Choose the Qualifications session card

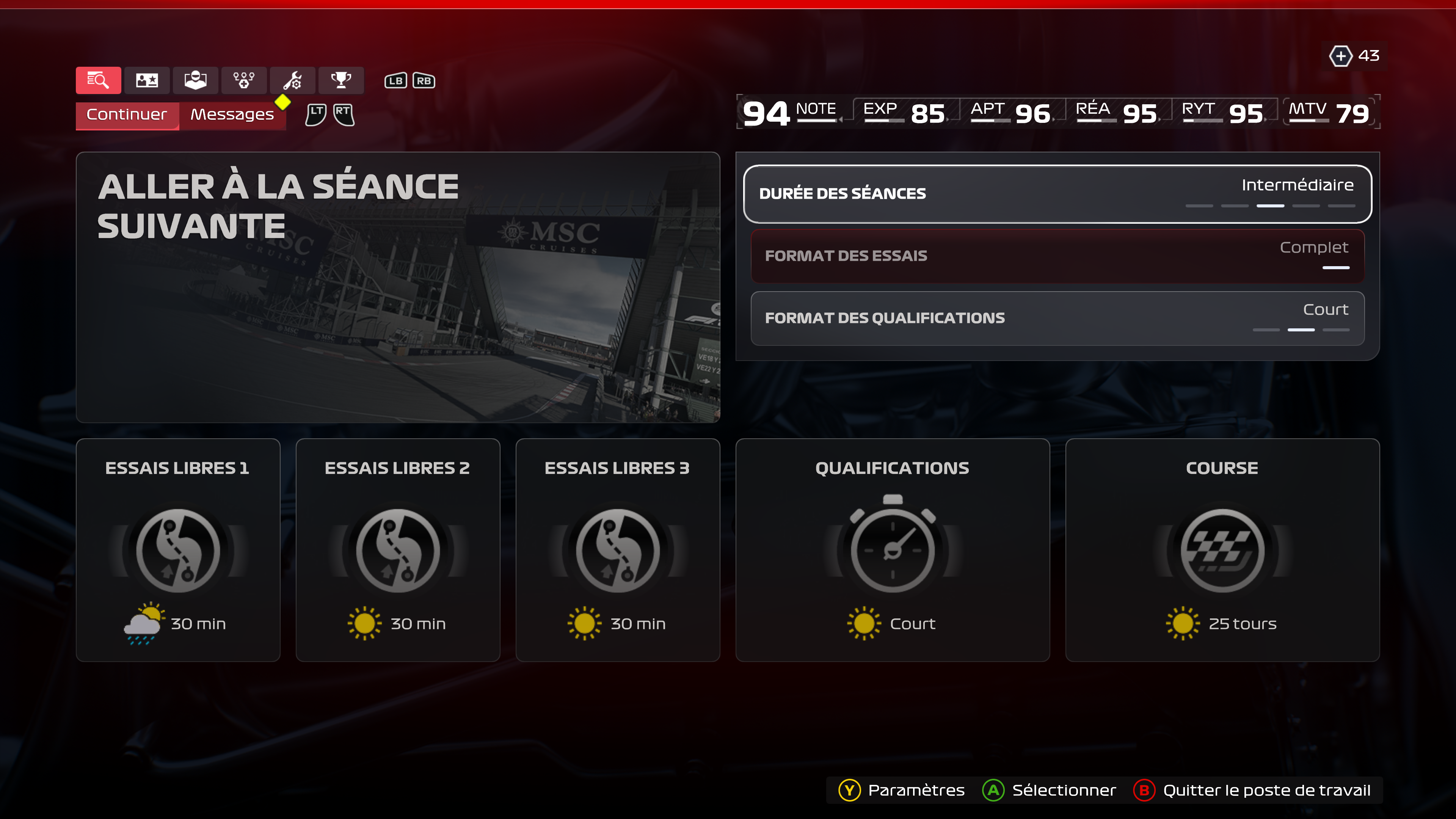click(892, 549)
